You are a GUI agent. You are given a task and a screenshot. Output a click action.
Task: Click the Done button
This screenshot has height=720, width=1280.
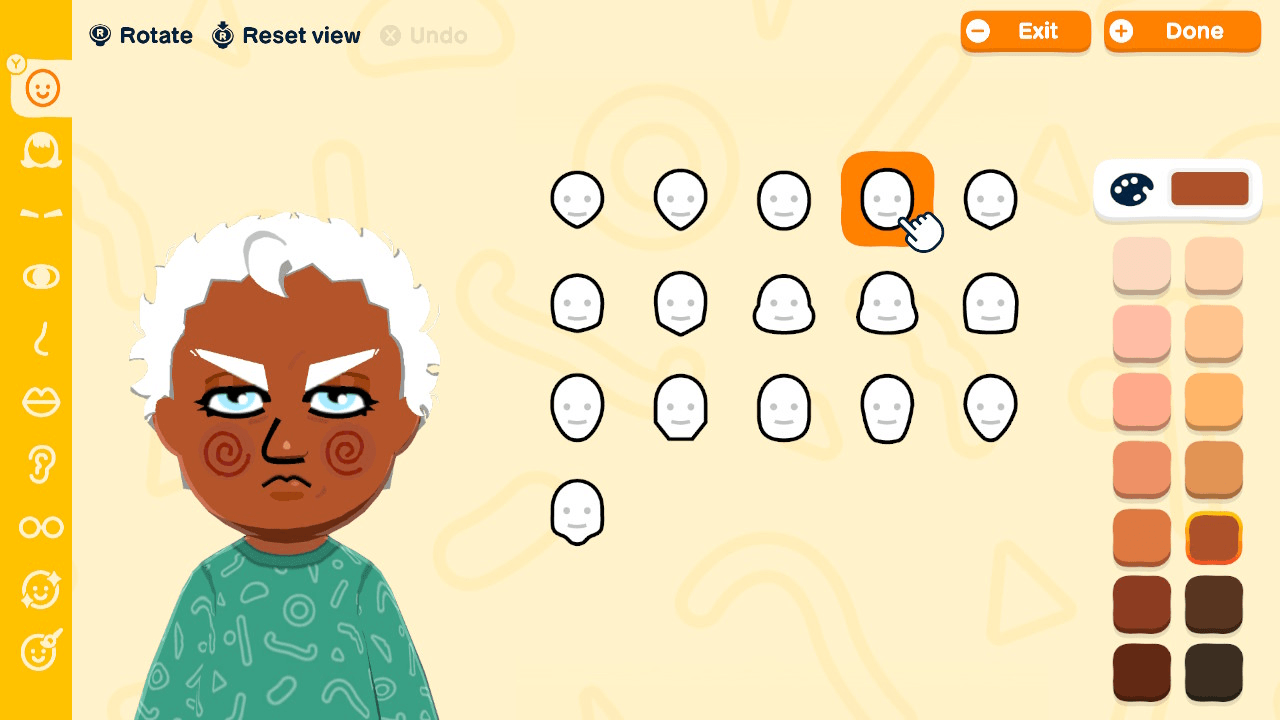point(1182,31)
